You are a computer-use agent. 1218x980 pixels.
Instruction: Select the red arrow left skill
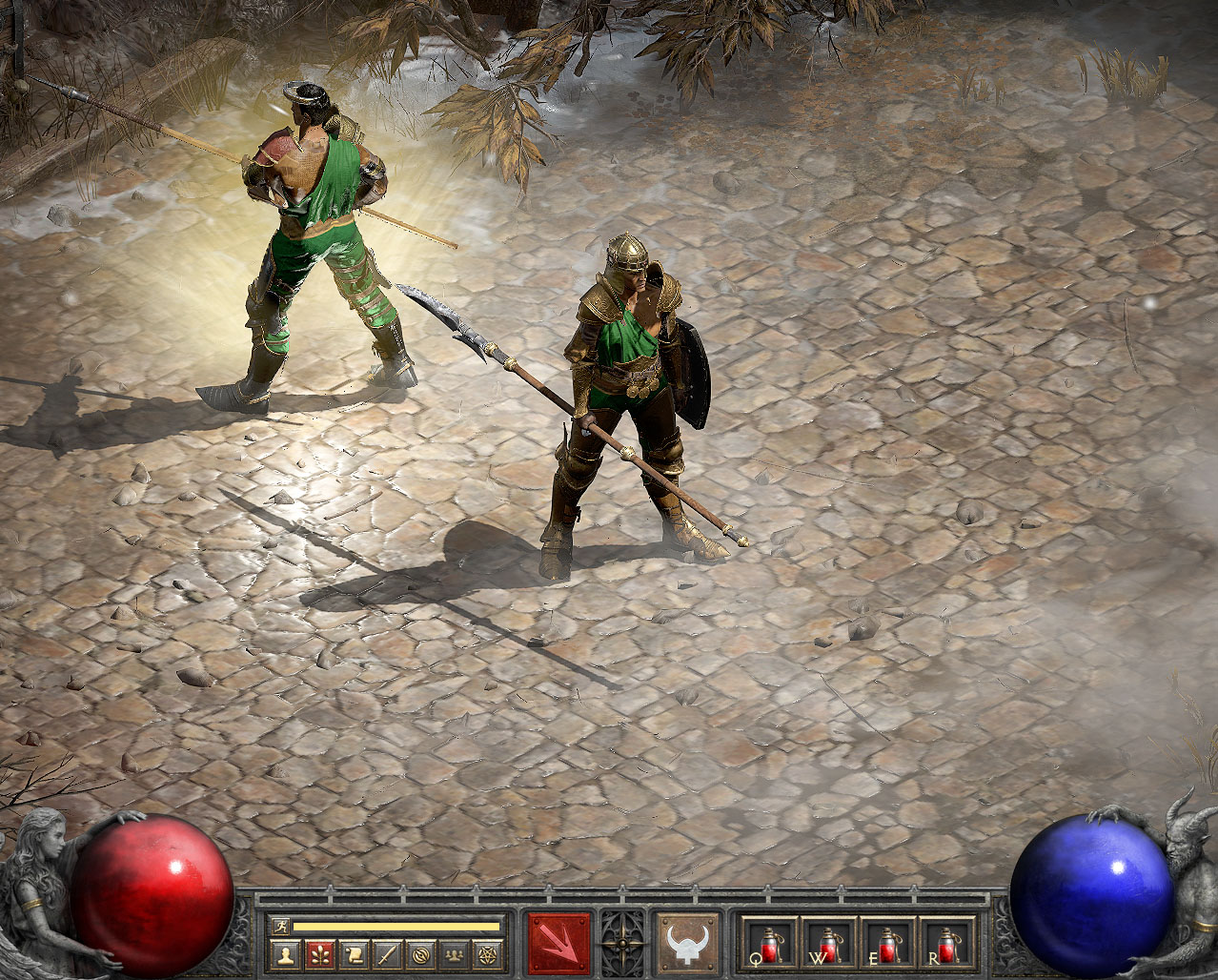click(558, 944)
